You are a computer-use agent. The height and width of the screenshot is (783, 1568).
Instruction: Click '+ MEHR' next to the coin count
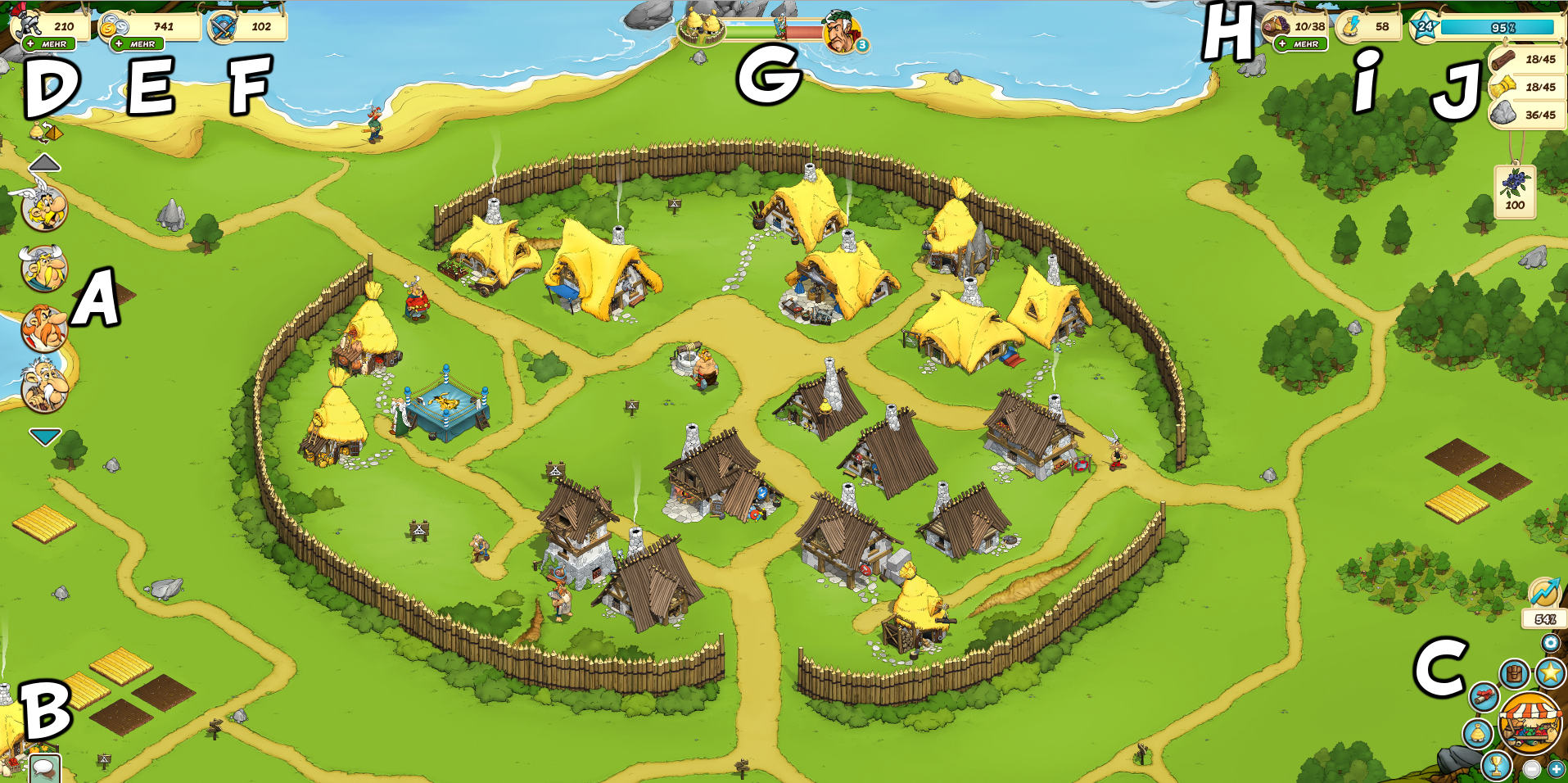[138, 43]
